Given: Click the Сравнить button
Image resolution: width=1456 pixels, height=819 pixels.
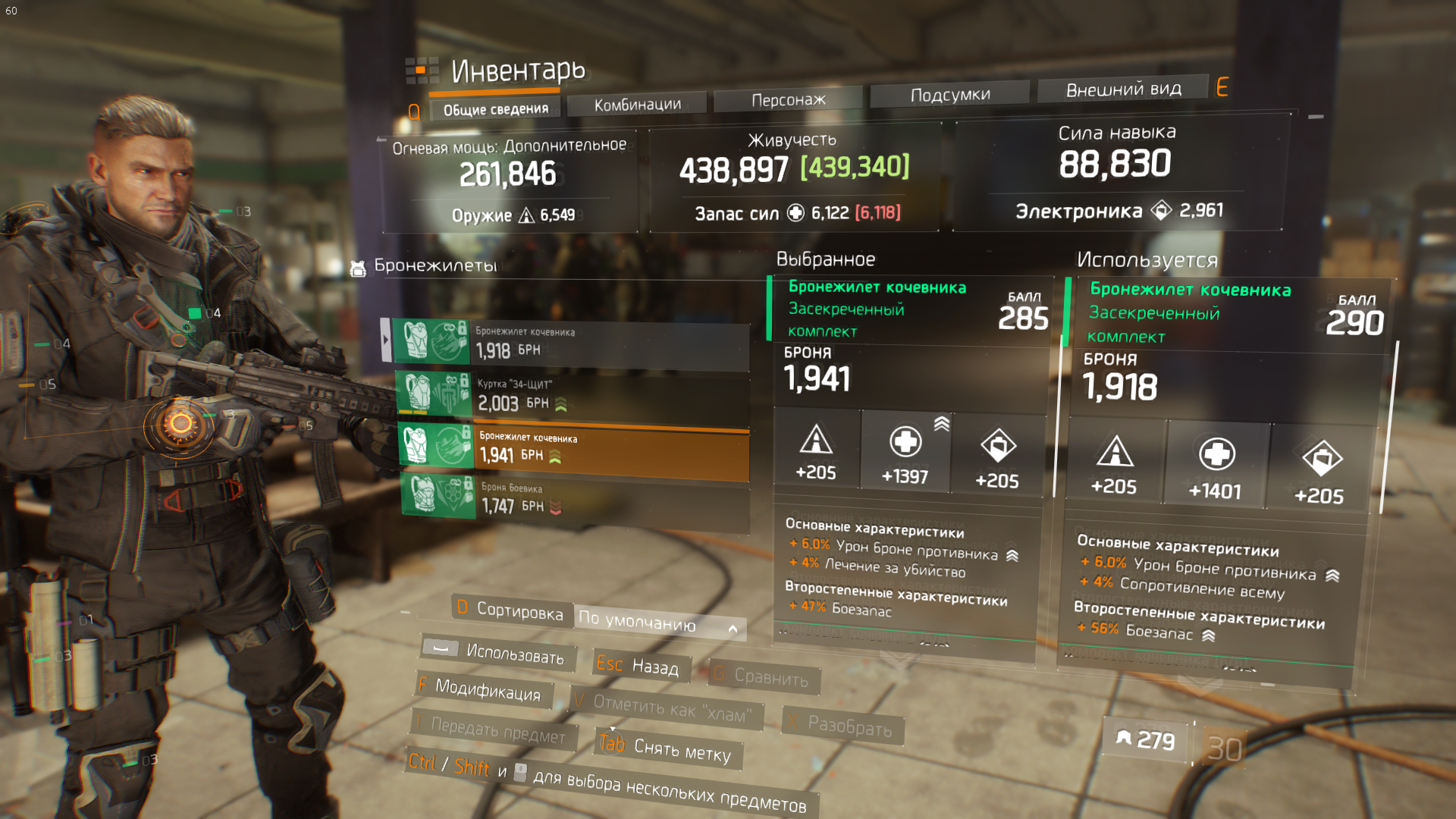Looking at the screenshot, I should point(764,676).
